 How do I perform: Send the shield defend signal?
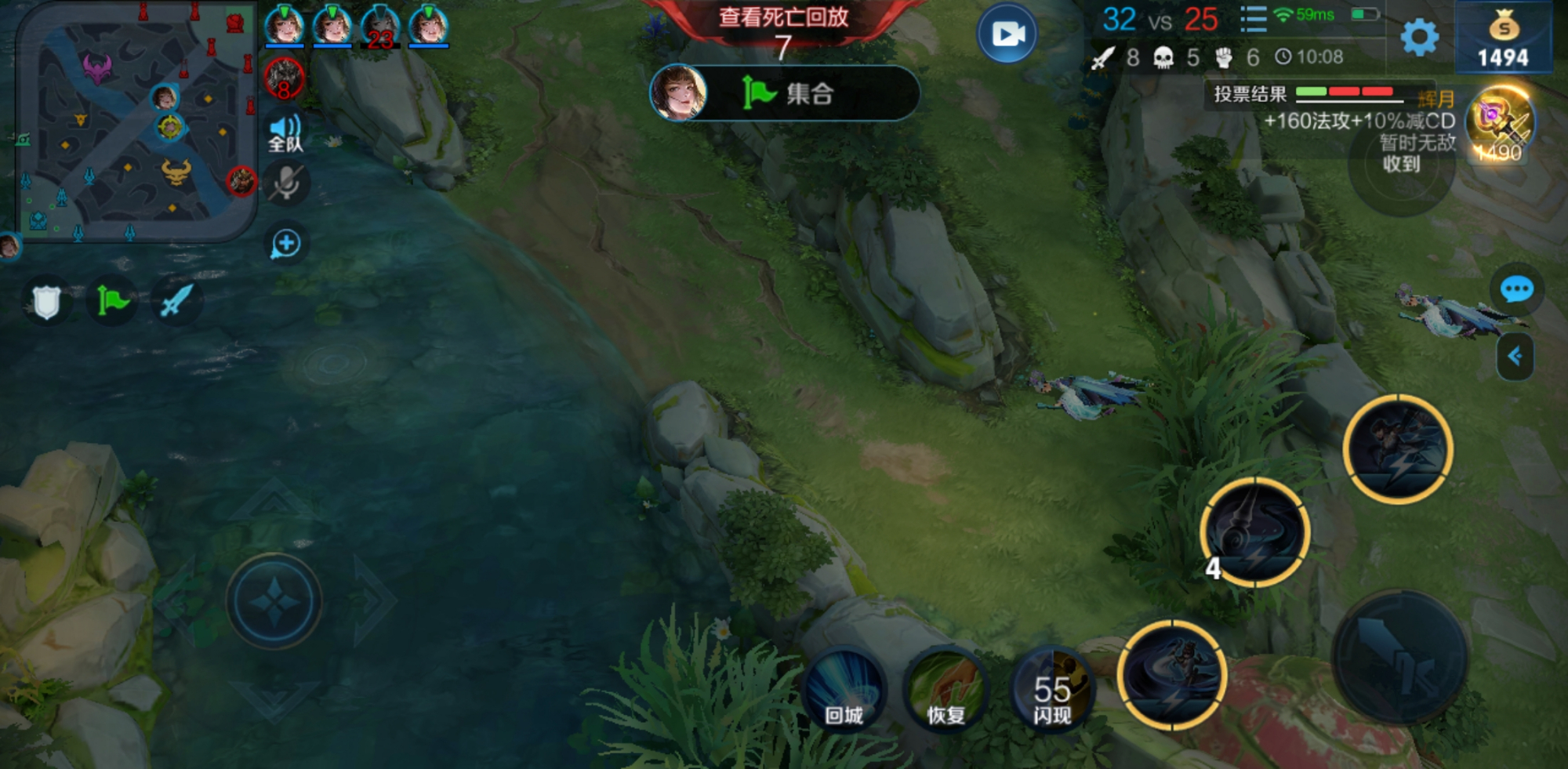(46, 302)
